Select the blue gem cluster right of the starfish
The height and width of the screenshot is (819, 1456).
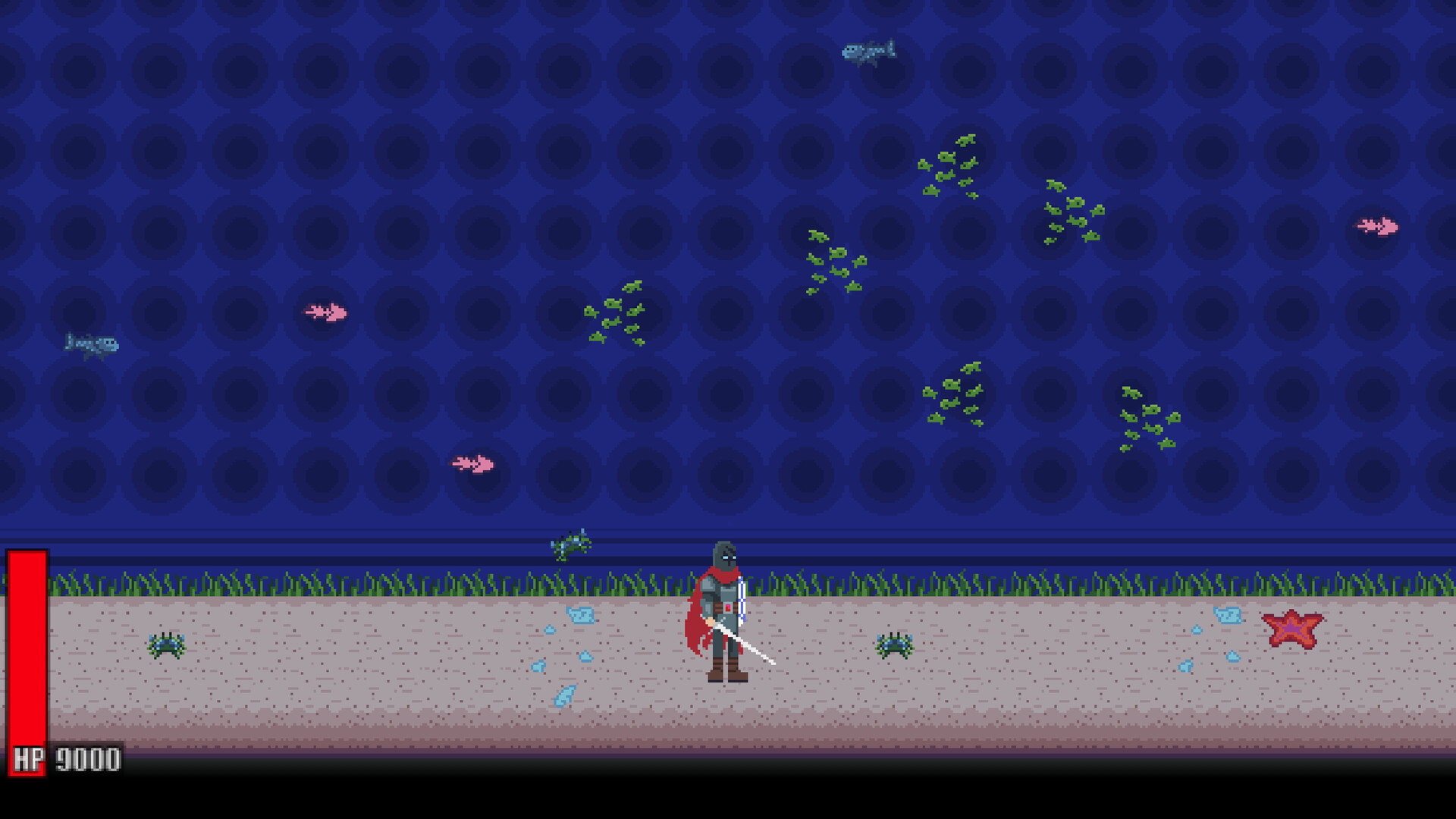coord(1228,620)
